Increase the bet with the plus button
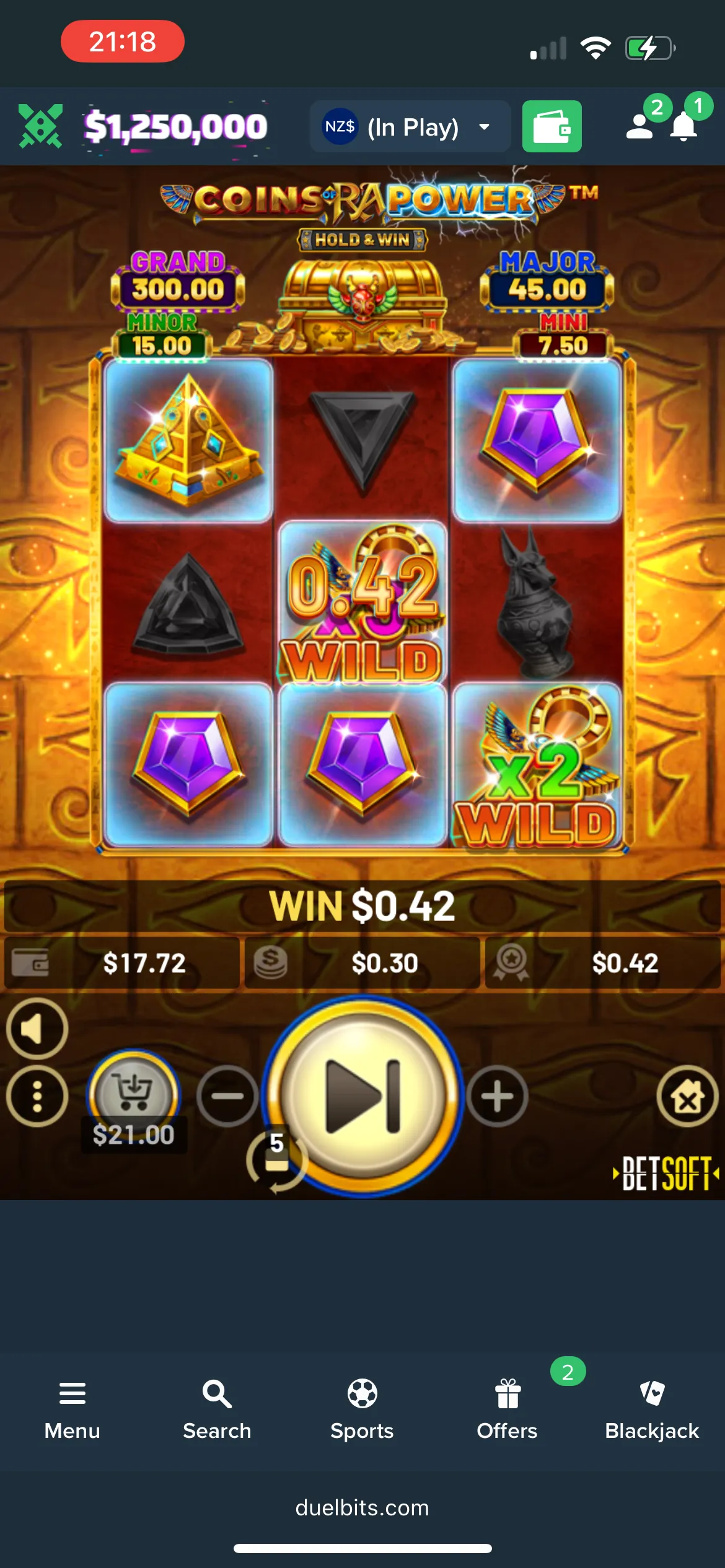The height and width of the screenshot is (1568, 725). tap(497, 1096)
